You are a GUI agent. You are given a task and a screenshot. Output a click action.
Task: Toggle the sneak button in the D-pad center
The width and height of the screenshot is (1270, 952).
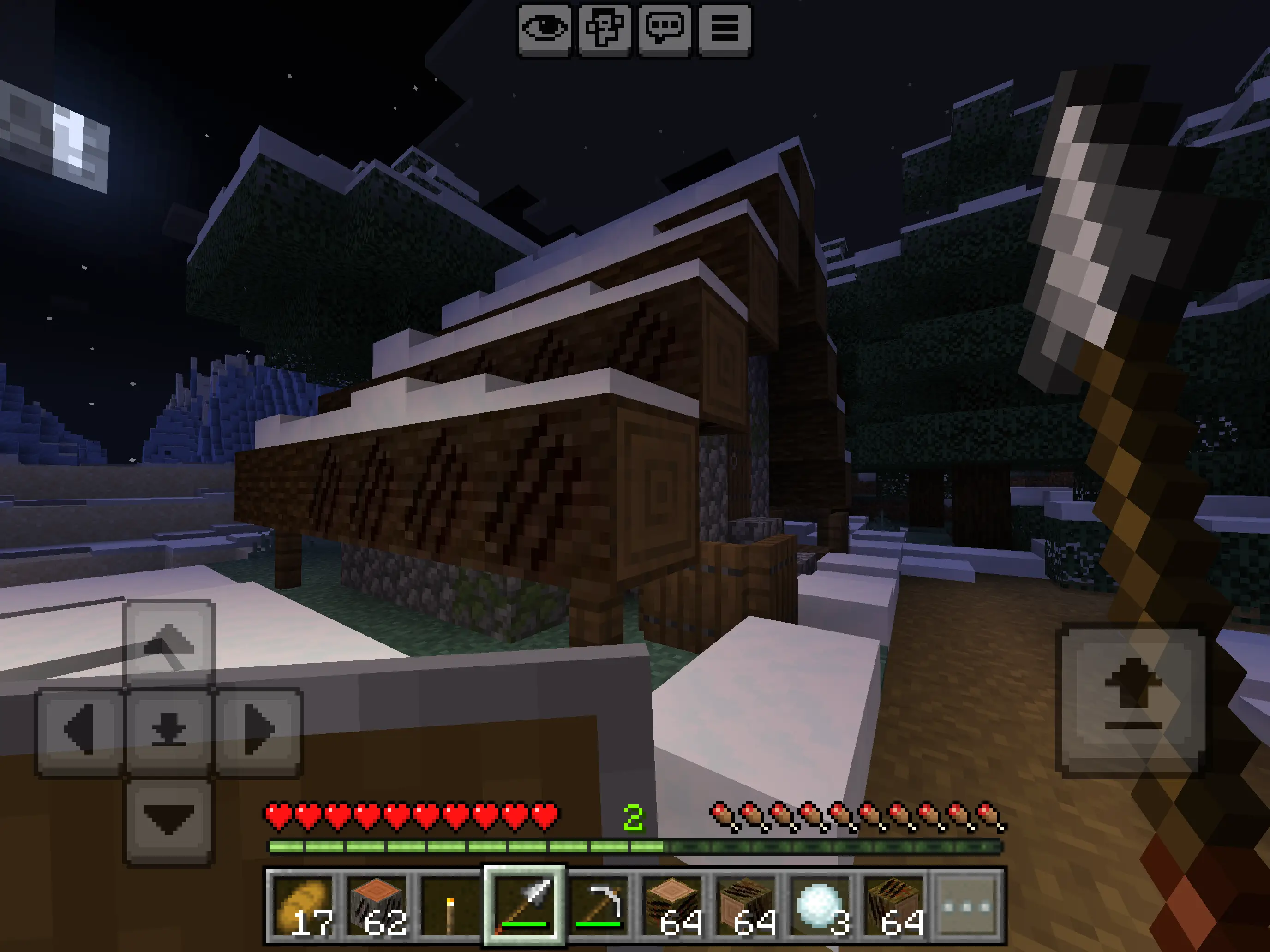168,731
